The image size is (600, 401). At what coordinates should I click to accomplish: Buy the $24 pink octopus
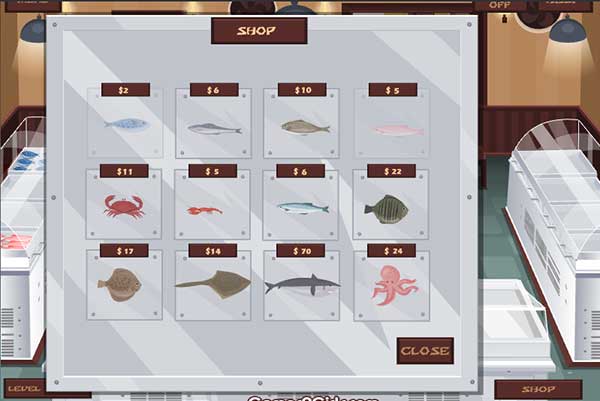(x=390, y=286)
